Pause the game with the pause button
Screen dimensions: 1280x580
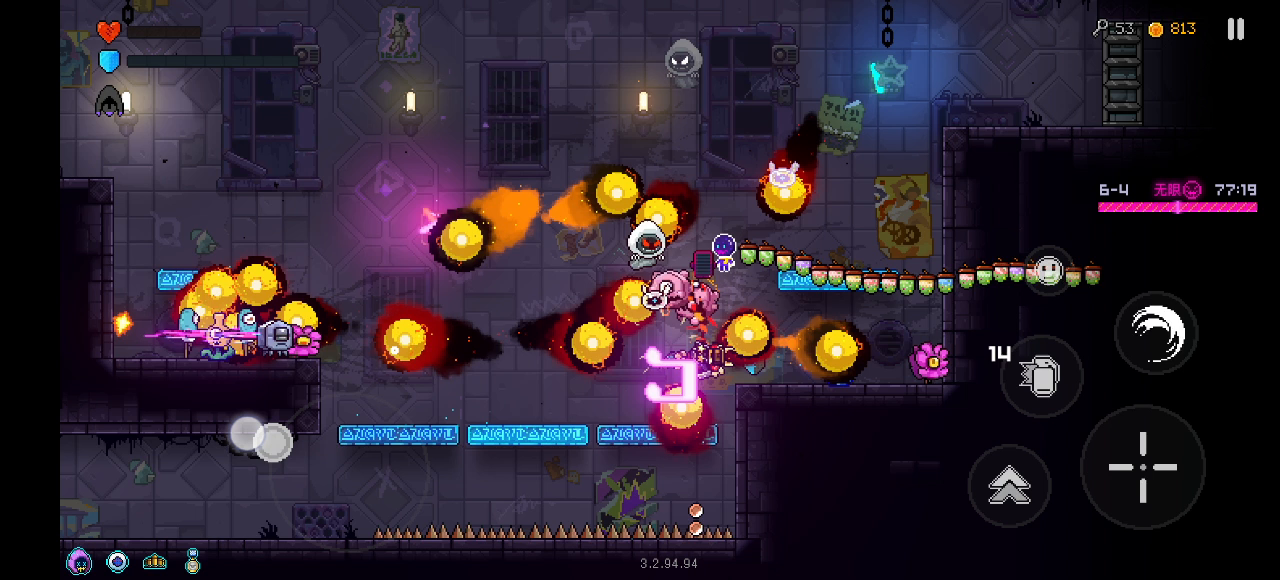pos(1236,29)
